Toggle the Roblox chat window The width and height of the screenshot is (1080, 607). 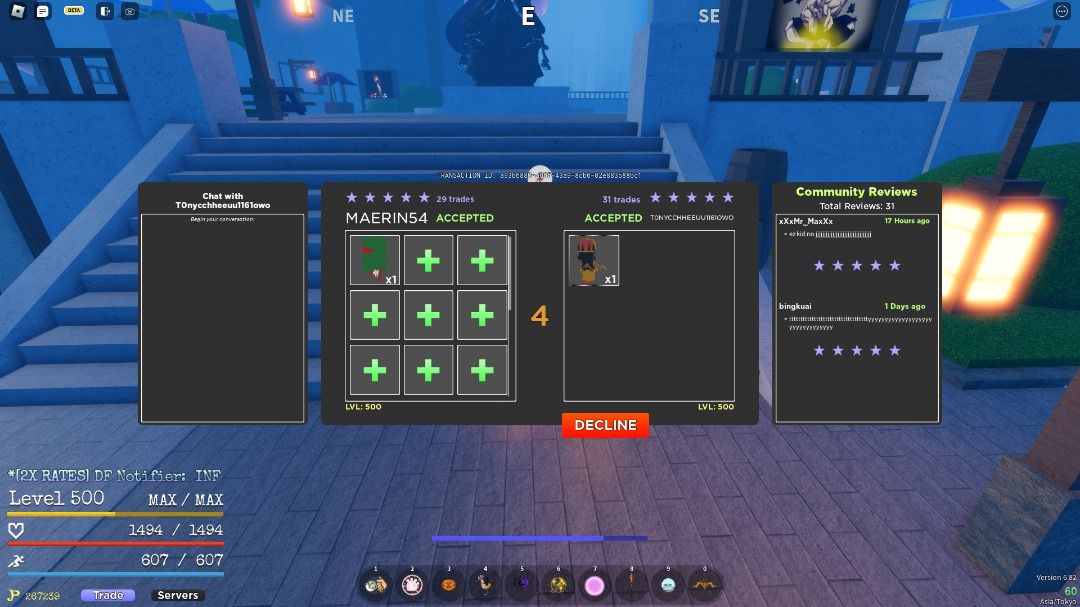coord(42,11)
